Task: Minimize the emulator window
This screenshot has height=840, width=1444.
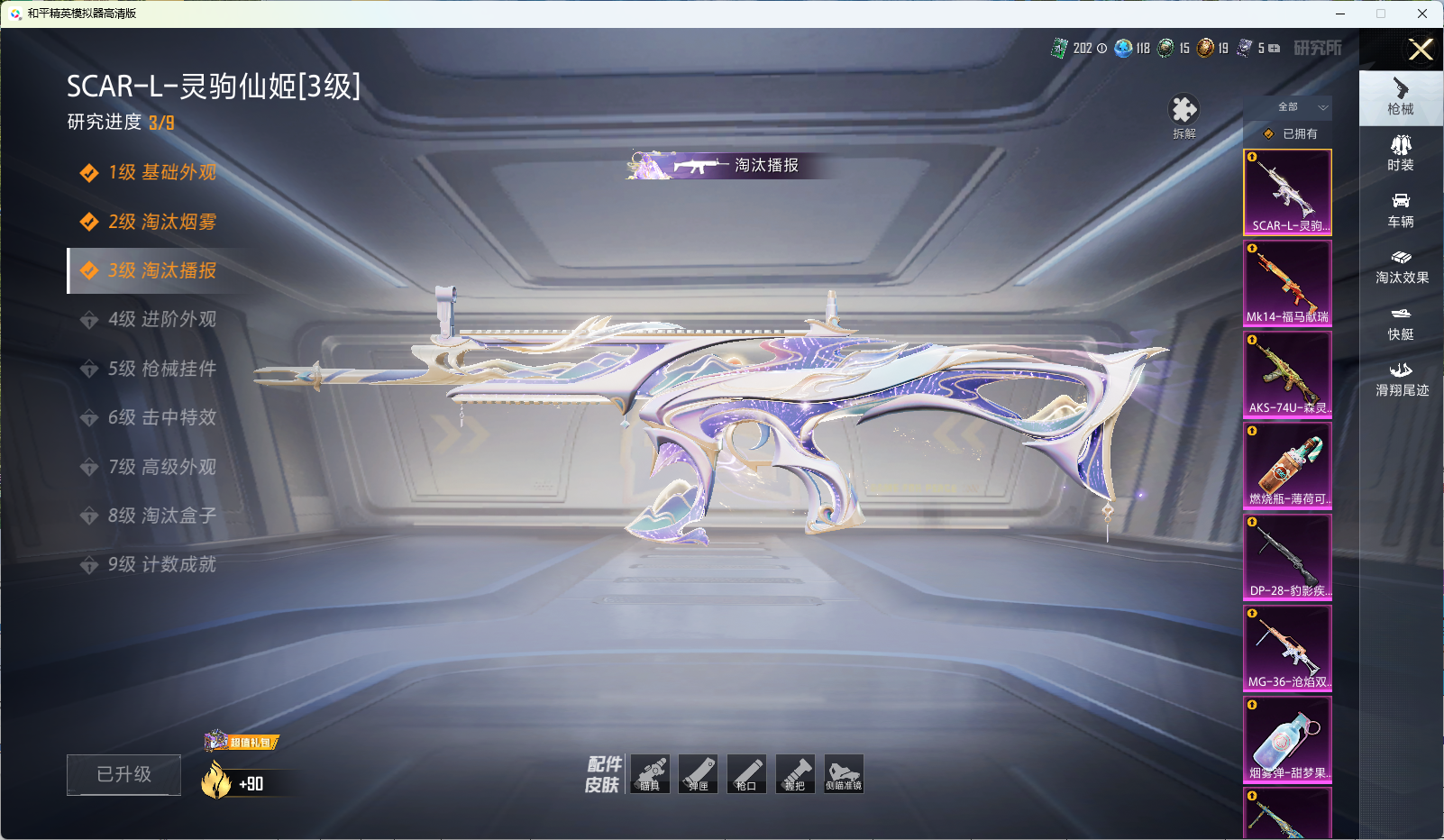Action: pyautogui.click(x=1340, y=14)
